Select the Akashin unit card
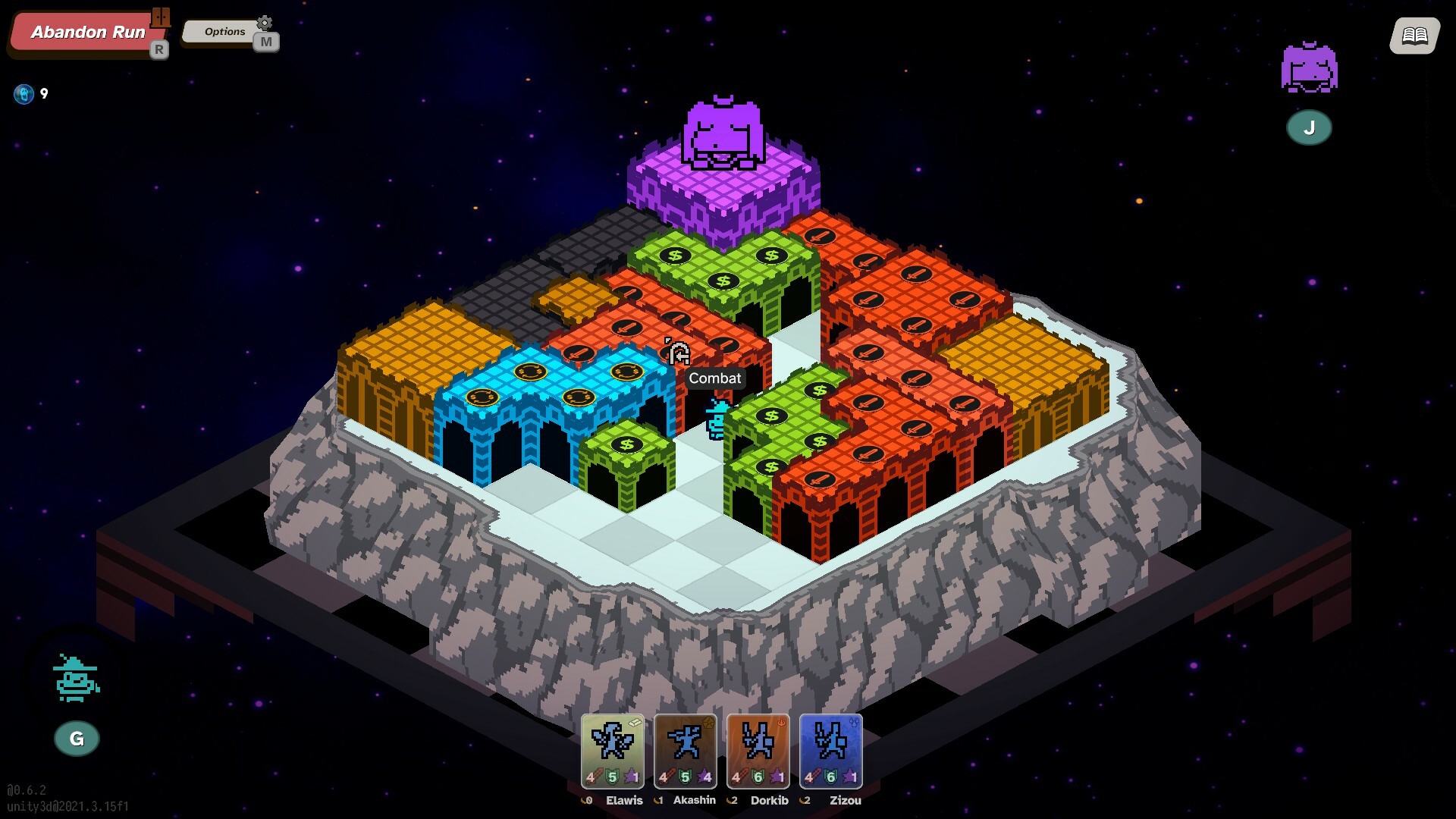Screen dimensions: 1456x819 [685, 751]
